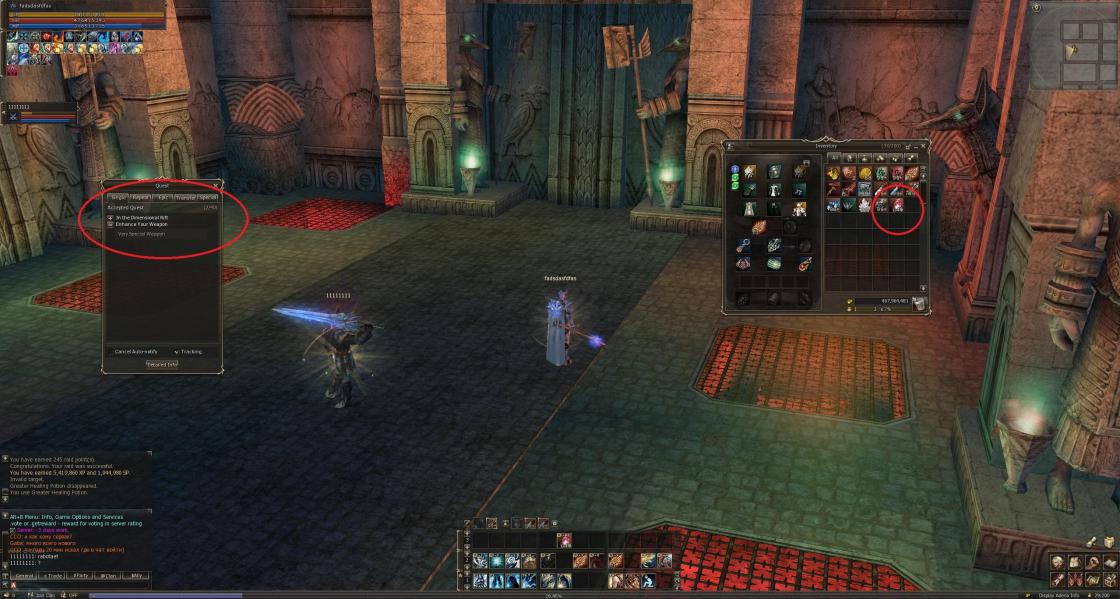The width and height of the screenshot is (1120, 599).
Task: Switch chat to the Ally channel
Action: coord(137,576)
